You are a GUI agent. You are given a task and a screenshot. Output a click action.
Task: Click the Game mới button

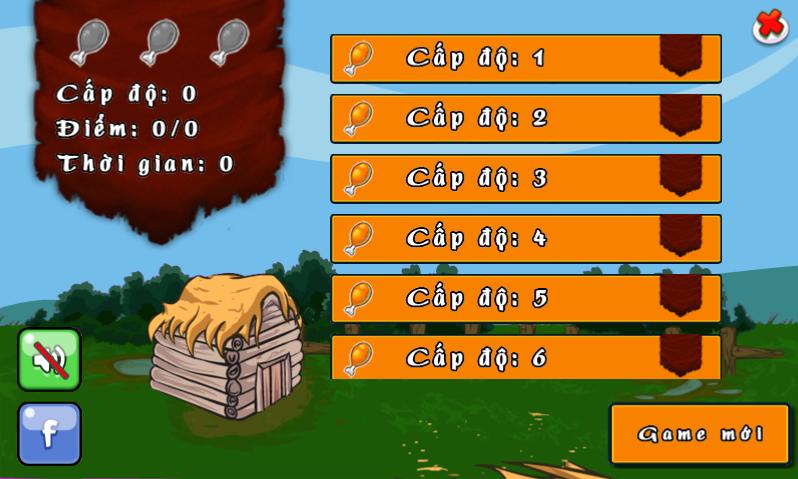[x=699, y=434]
